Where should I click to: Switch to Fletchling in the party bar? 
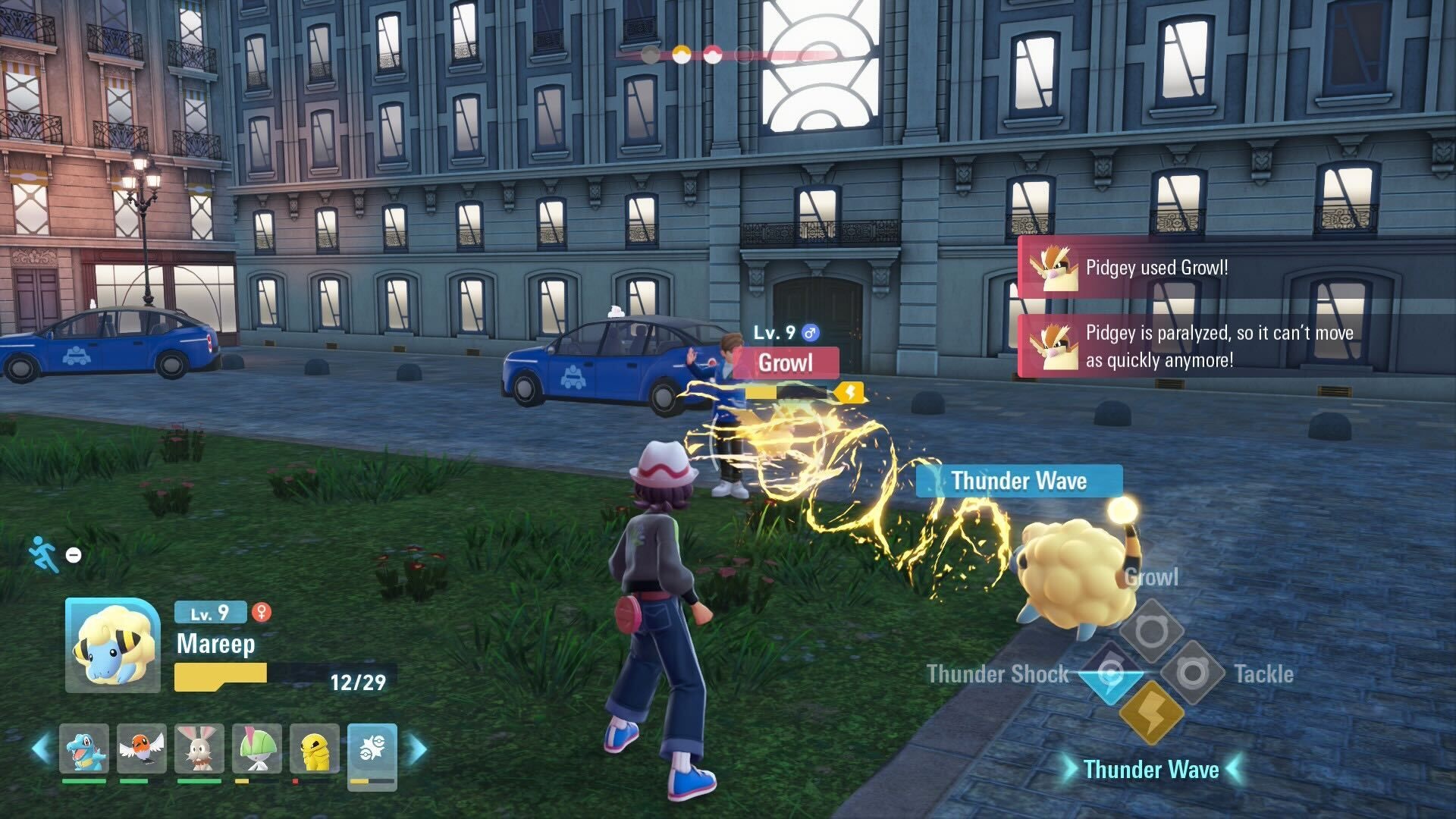142,748
